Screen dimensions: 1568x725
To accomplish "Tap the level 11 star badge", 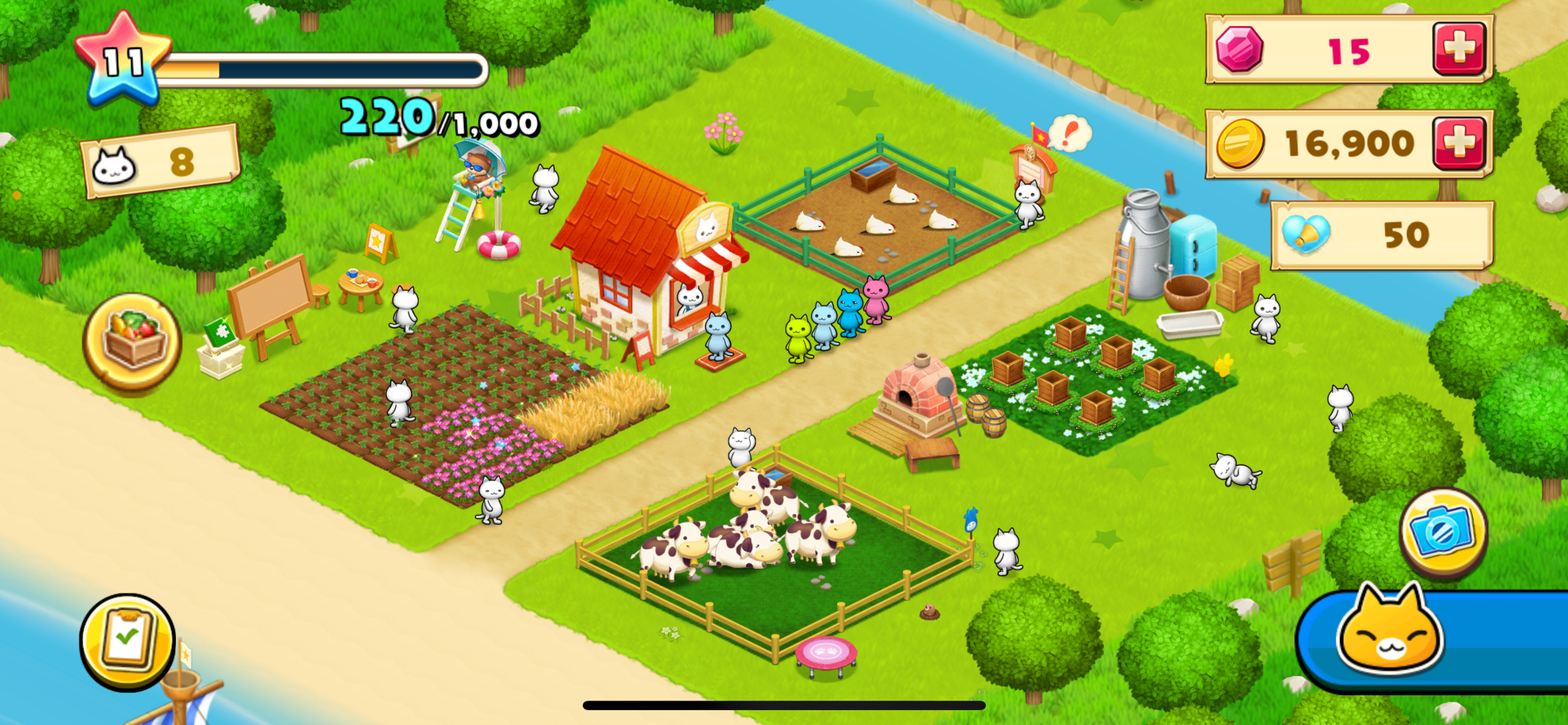I will pyautogui.click(x=123, y=60).
